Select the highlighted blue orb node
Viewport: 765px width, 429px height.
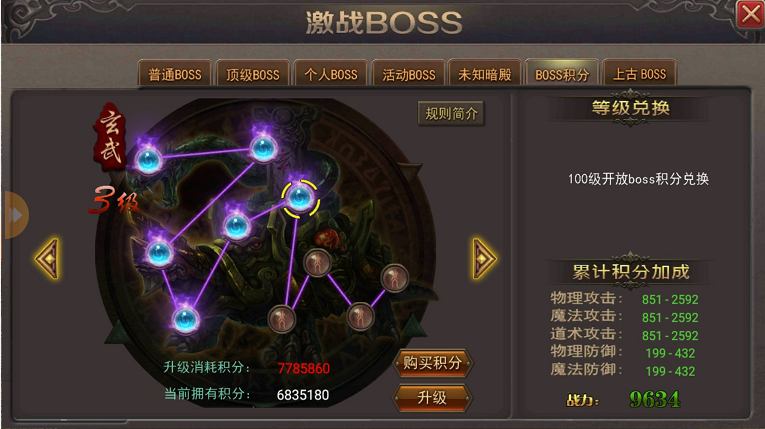tap(300, 197)
